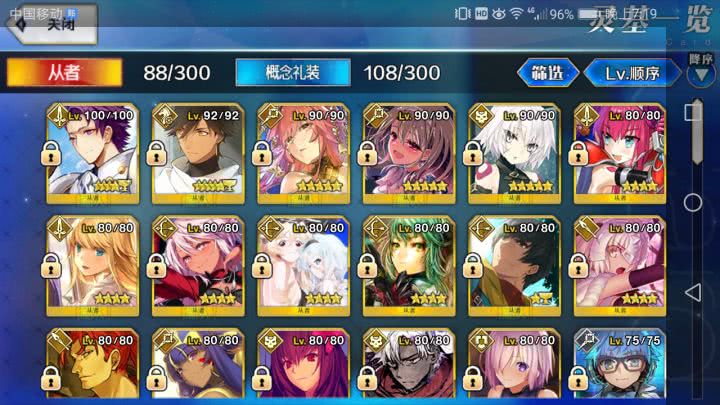The width and height of the screenshot is (720, 405).
Task: Open the 筛选 filter options
Action: pyautogui.click(x=548, y=73)
